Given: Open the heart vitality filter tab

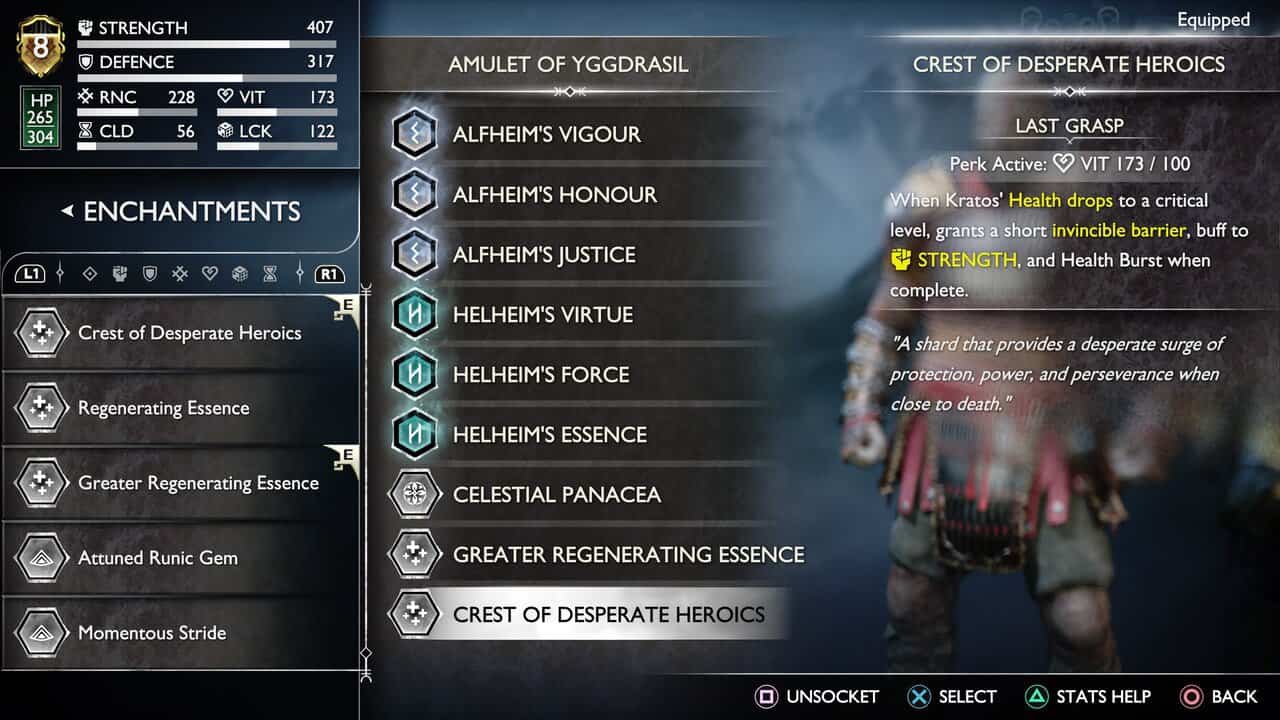Looking at the screenshot, I should coord(210,274).
